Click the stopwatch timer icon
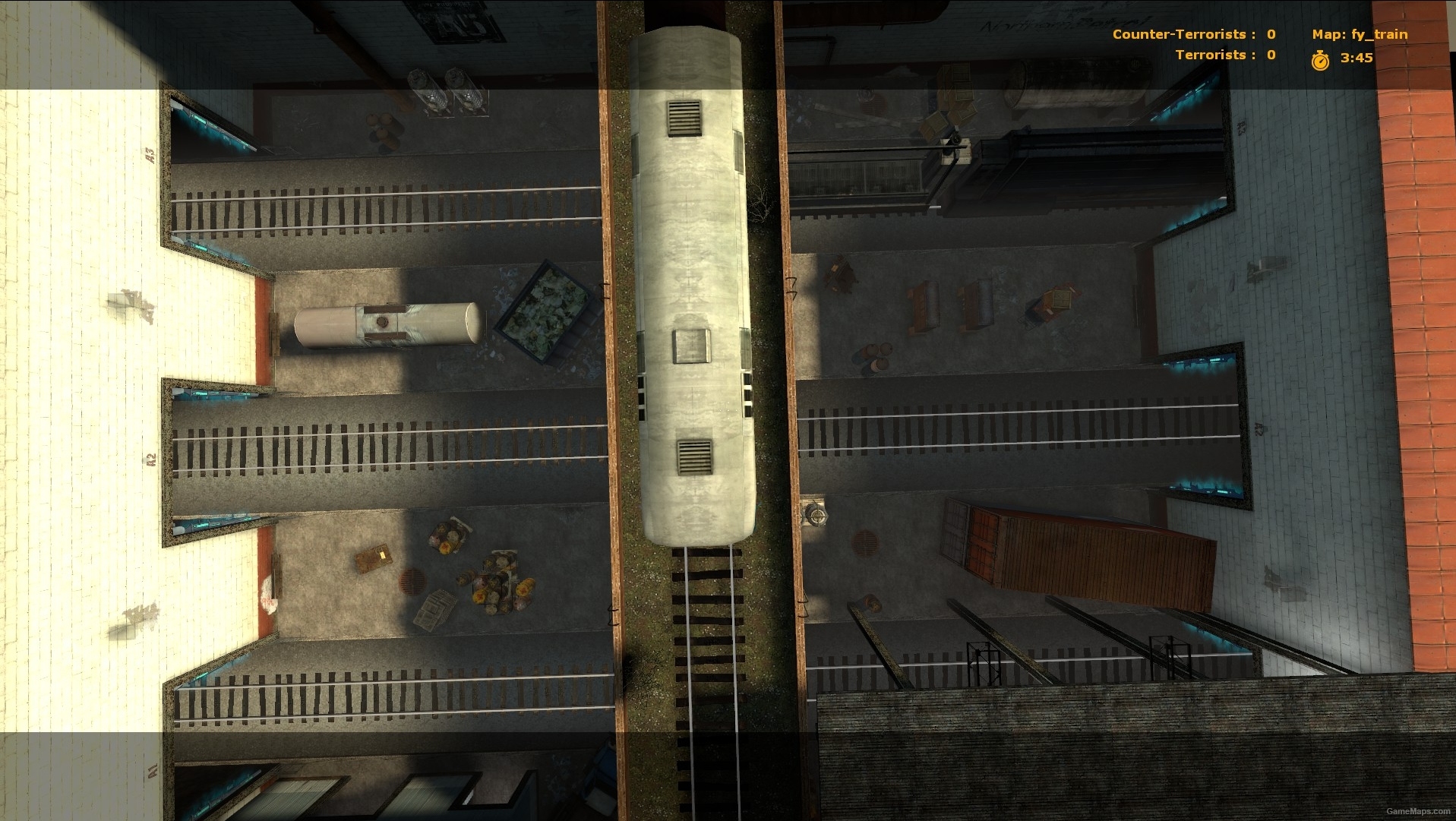This screenshot has width=1456, height=821. 1320,59
